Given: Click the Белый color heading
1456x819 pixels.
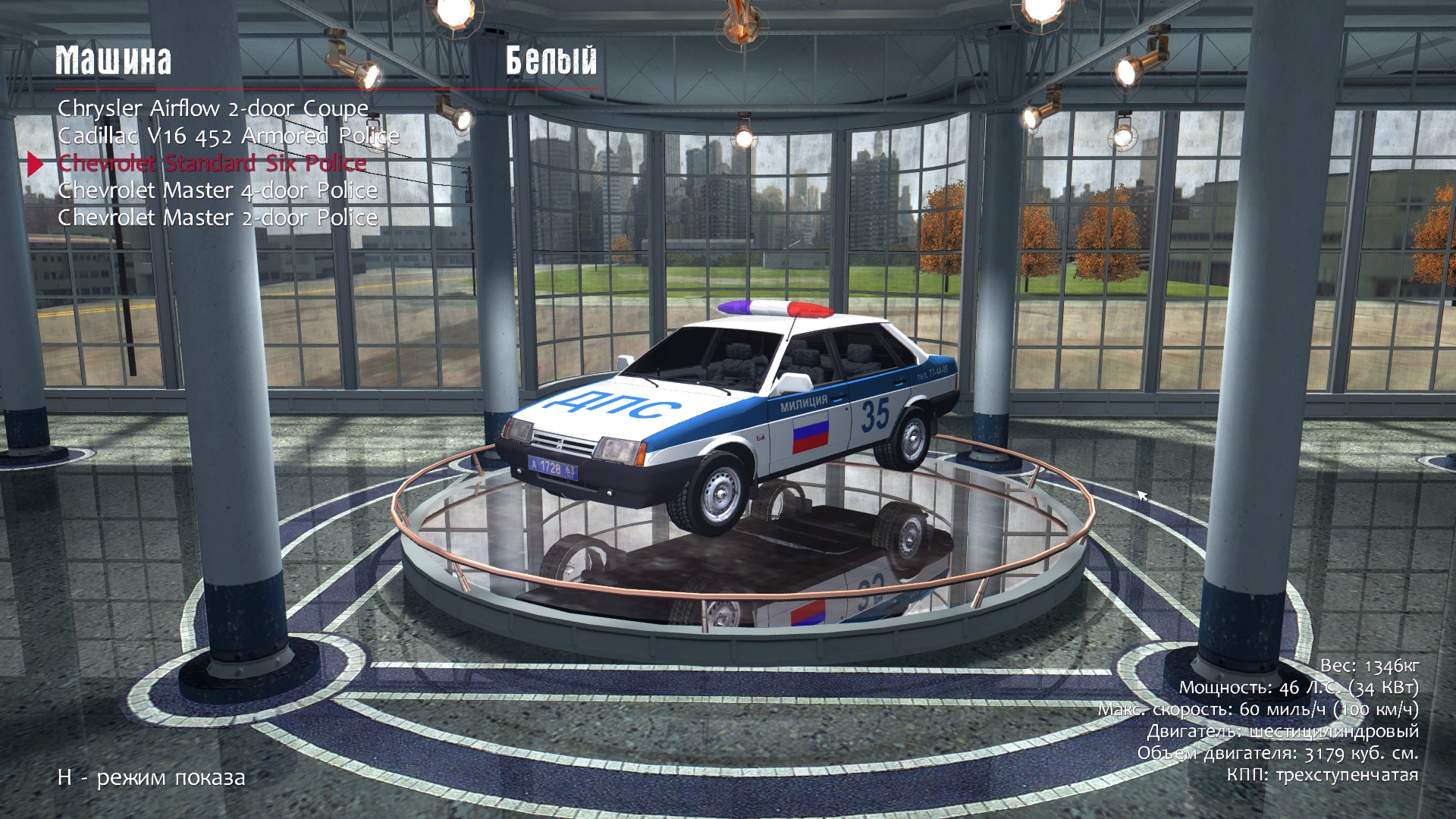Looking at the screenshot, I should (551, 61).
